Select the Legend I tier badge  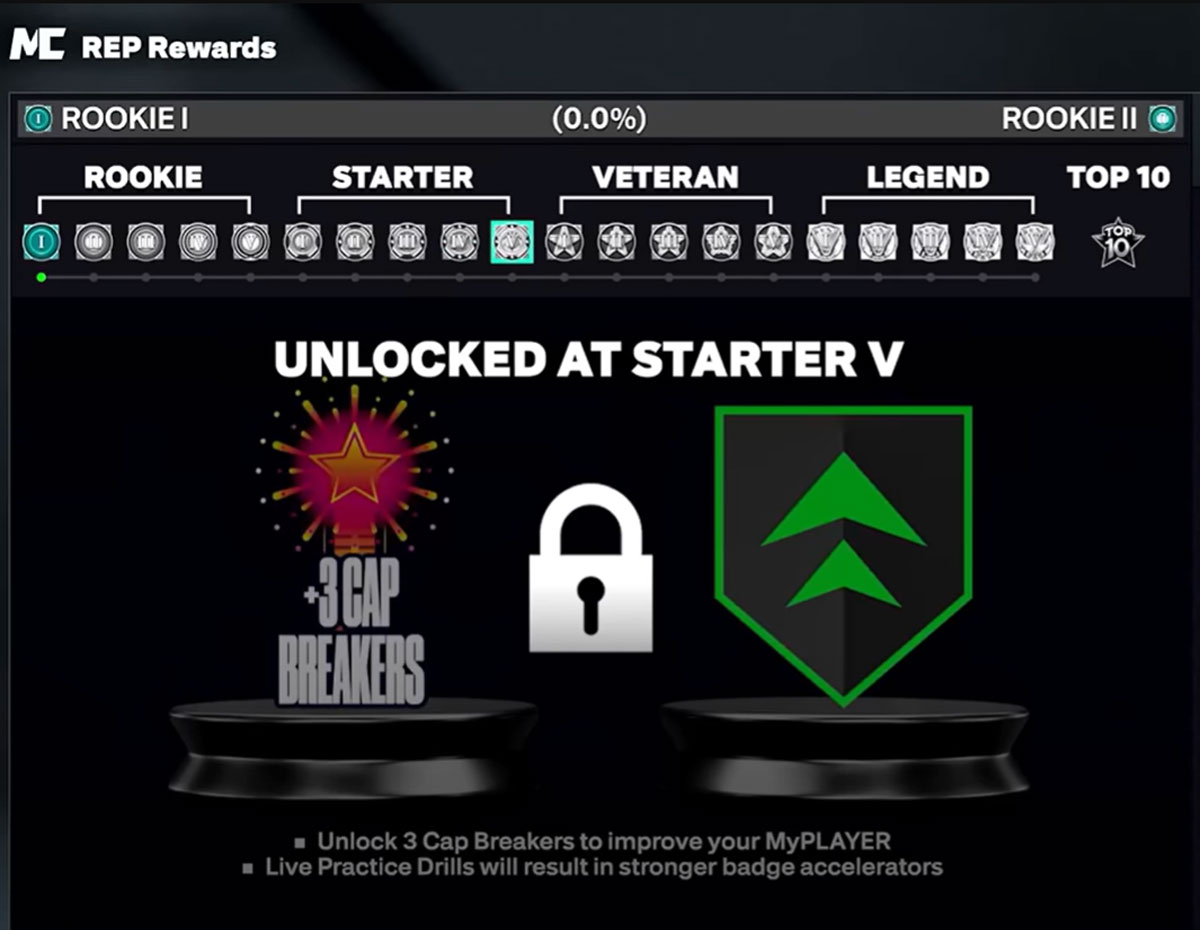click(x=826, y=242)
